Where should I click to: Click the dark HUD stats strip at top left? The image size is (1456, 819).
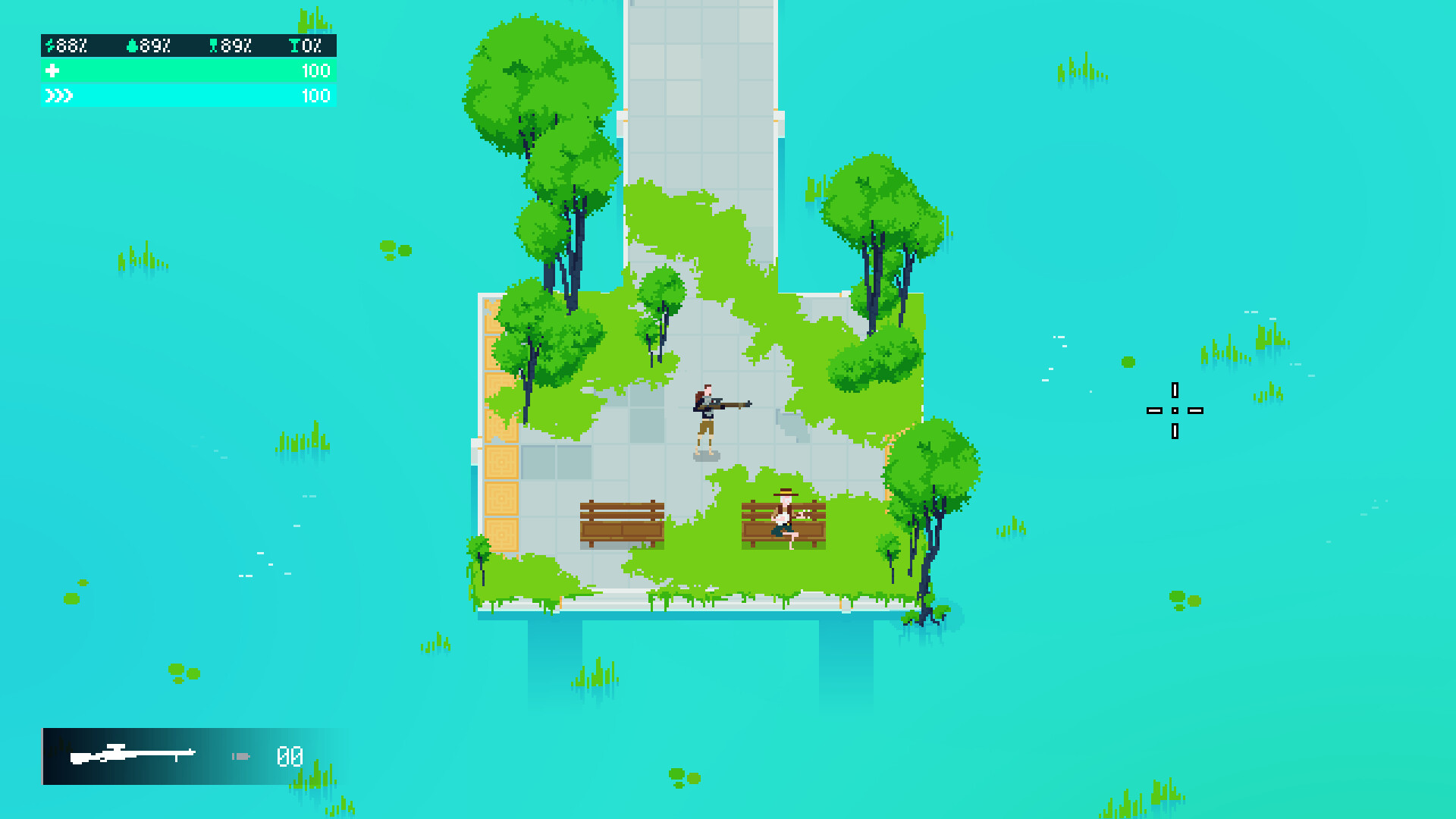coord(187,45)
